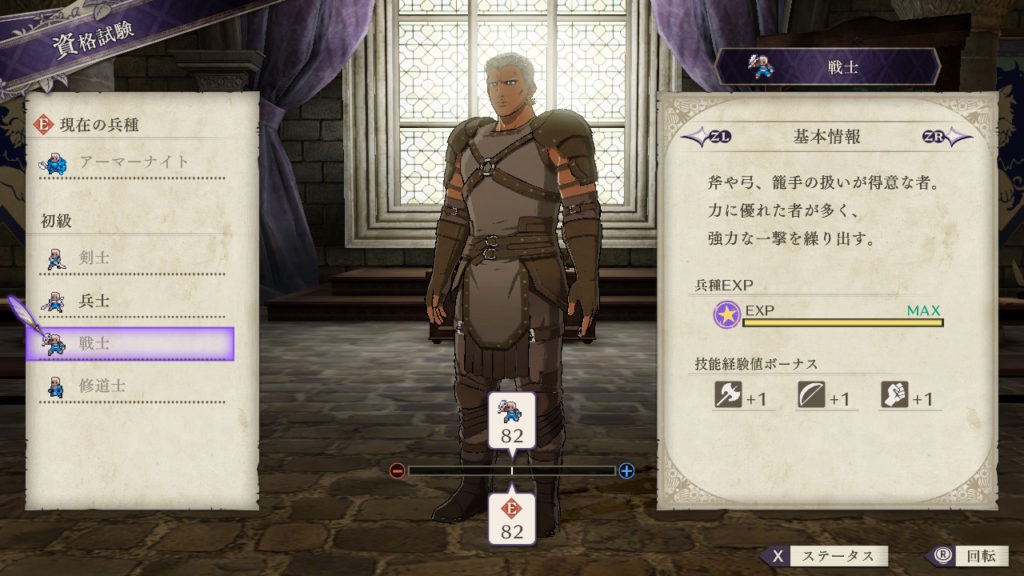The width and height of the screenshot is (1024, 576).
Task: Click the axe skill bonus icon
Action: (x=727, y=395)
